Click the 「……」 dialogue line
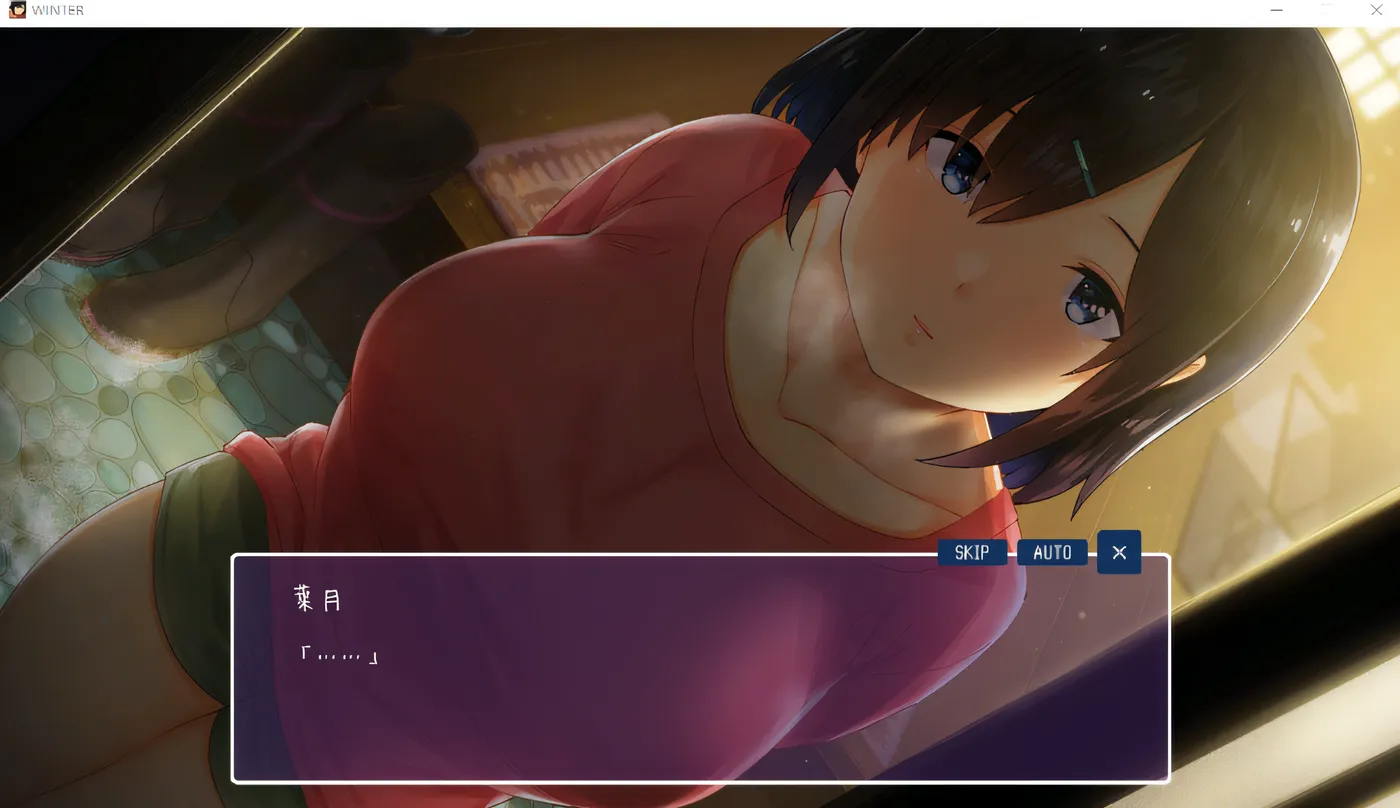Viewport: 1400px width, 808px height. (336, 655)
